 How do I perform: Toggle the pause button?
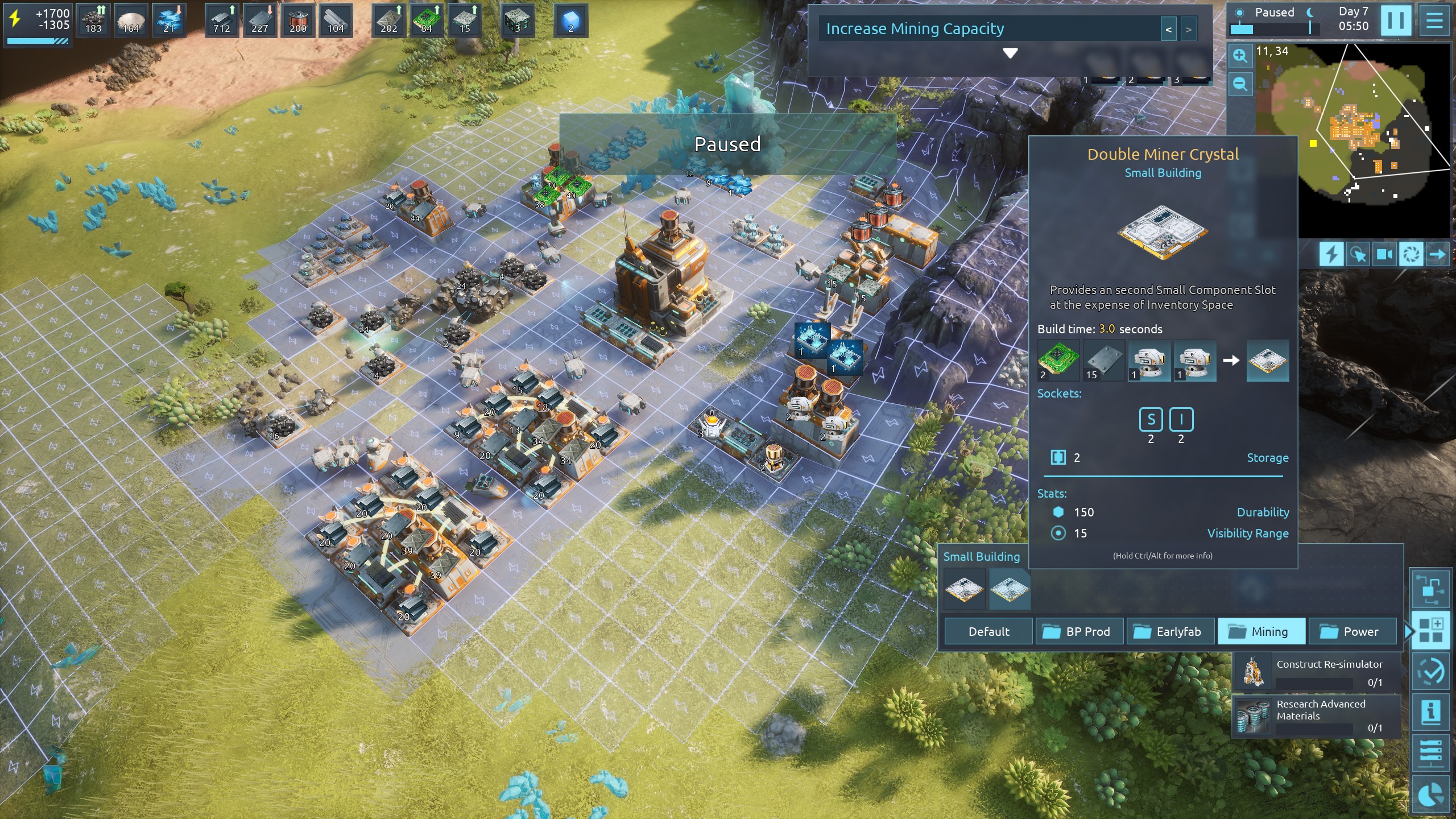click(x=1396, y=20)
